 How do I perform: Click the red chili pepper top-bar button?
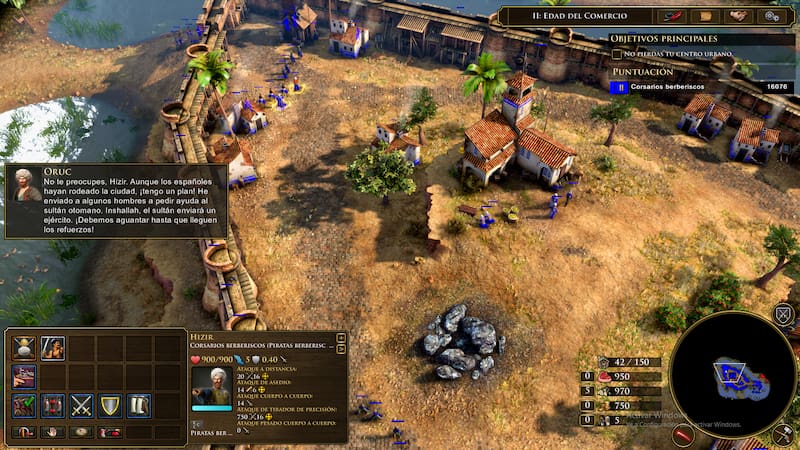673,16
